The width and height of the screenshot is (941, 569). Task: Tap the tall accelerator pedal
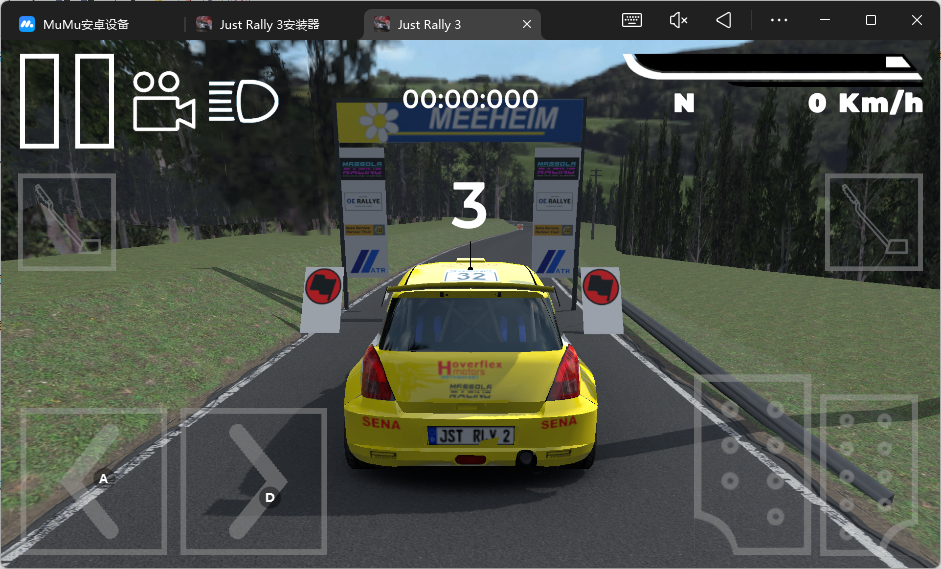(868, 476)
